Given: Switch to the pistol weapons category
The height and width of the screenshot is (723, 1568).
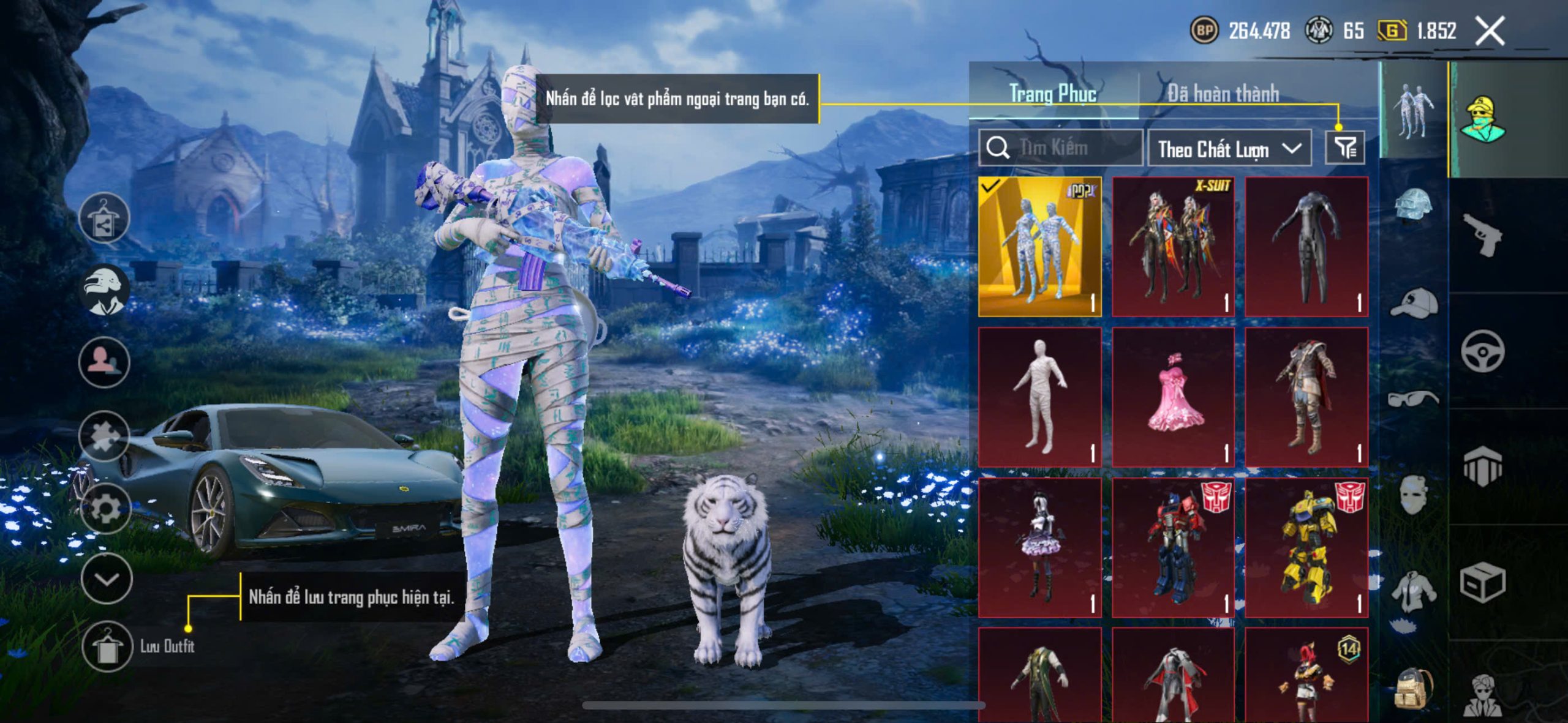Looking at the screenshot, I should coord(1482,234).
